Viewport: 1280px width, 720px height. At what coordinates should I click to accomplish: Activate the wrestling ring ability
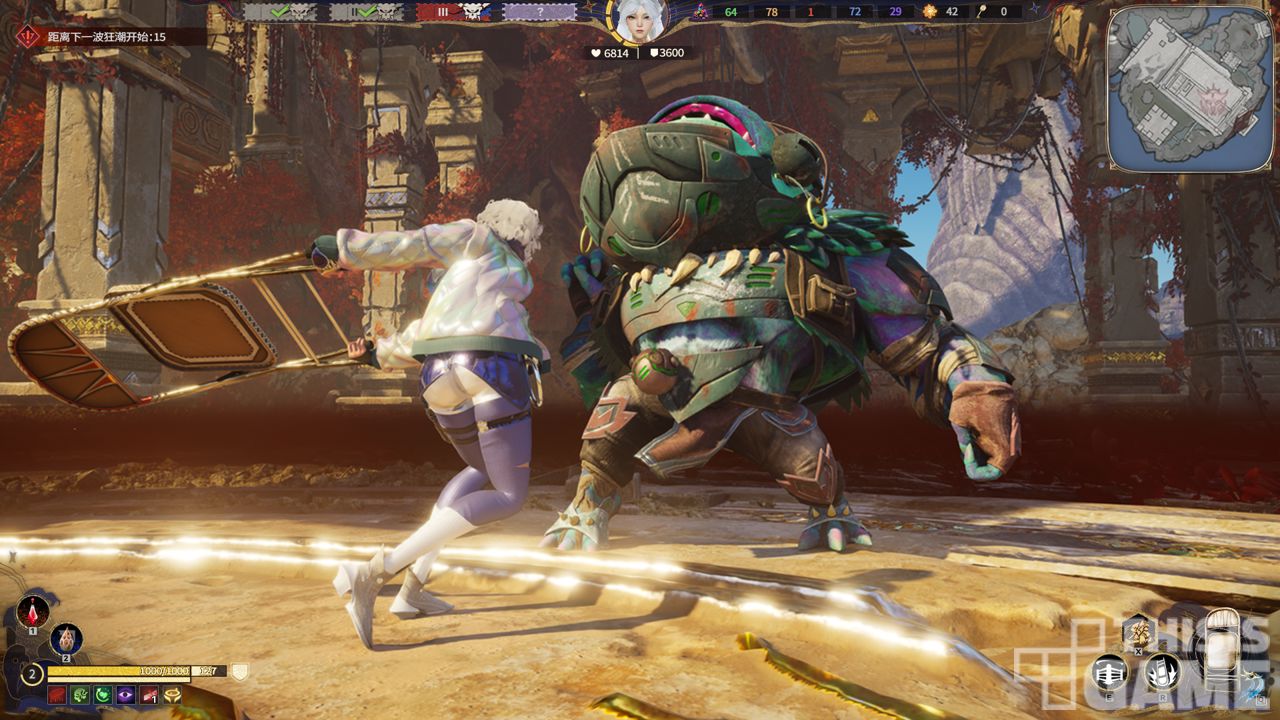point(1109,672)
